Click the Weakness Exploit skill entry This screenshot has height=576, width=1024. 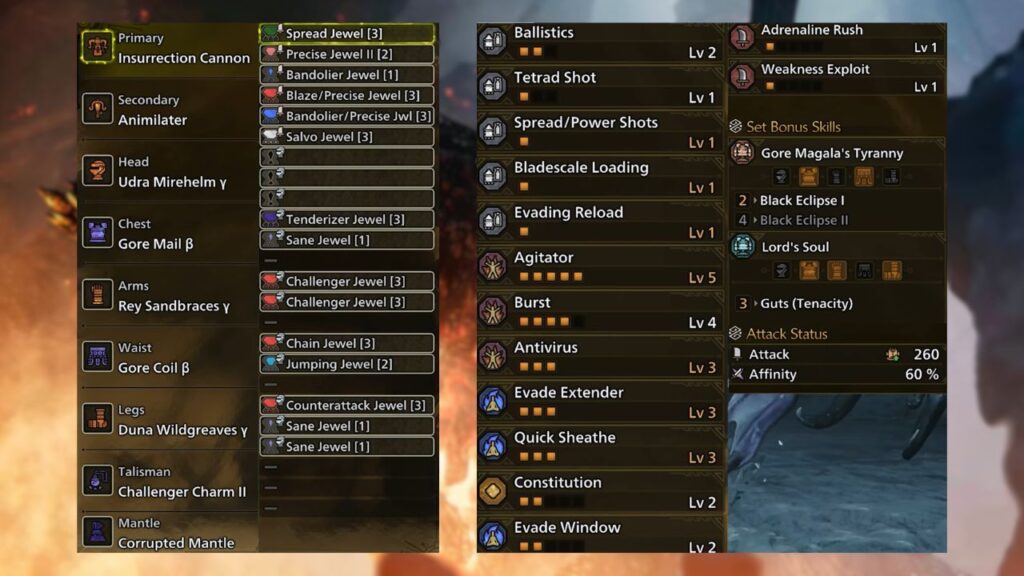tap(836, 77)
